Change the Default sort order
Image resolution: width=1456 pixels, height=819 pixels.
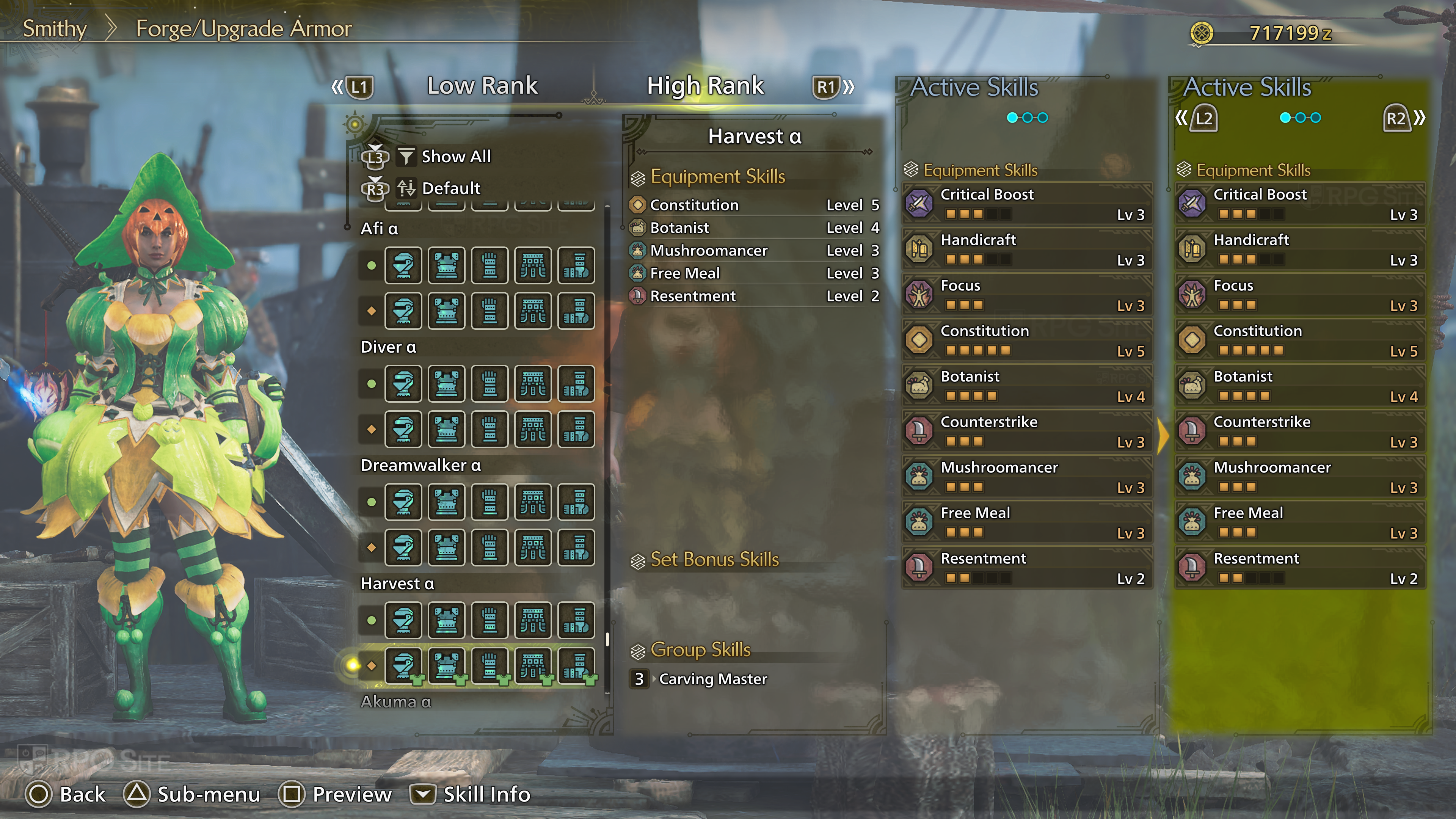pos(450,188)
